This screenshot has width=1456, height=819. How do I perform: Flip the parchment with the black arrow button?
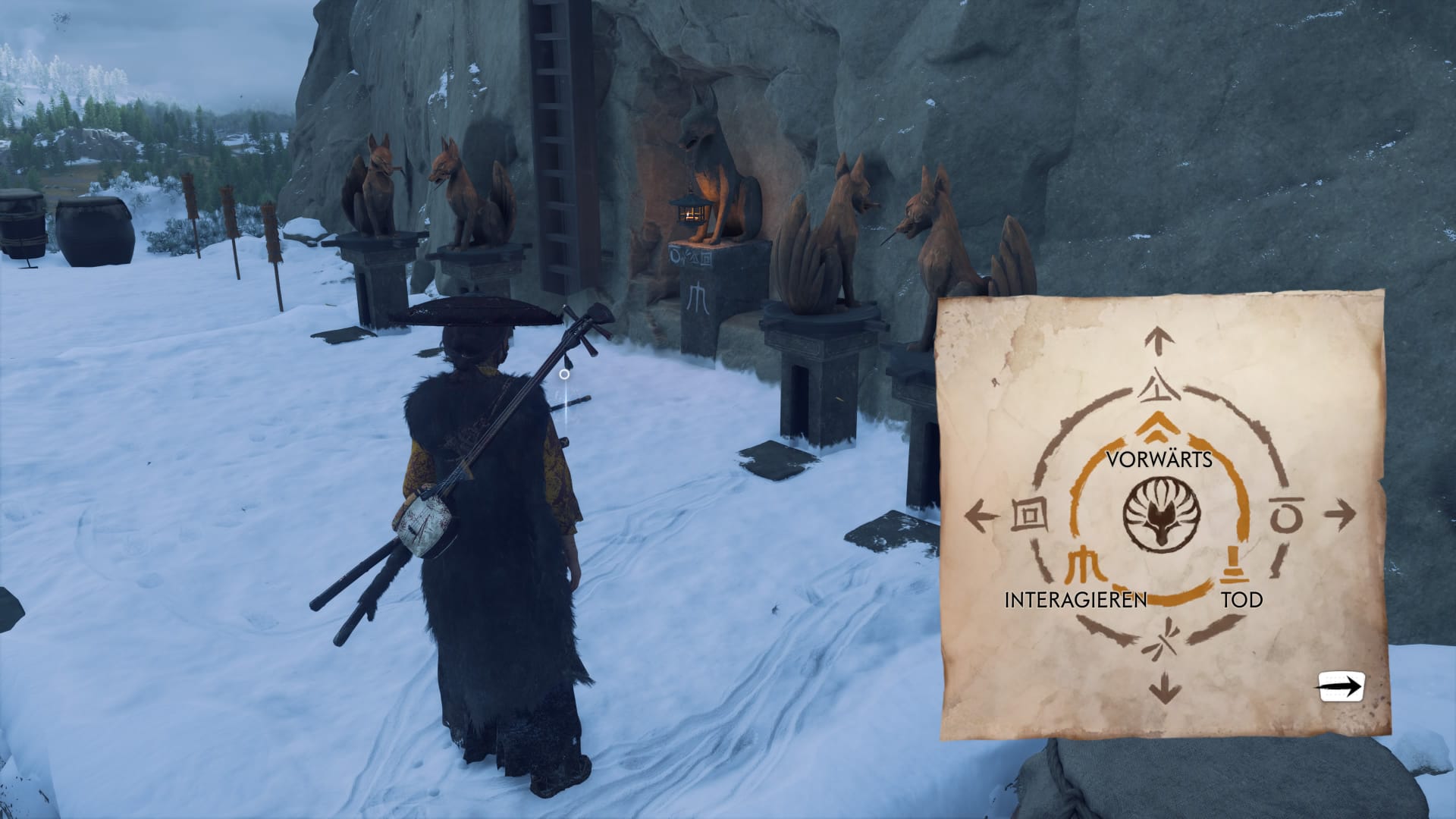click(x=1341, y=687)
